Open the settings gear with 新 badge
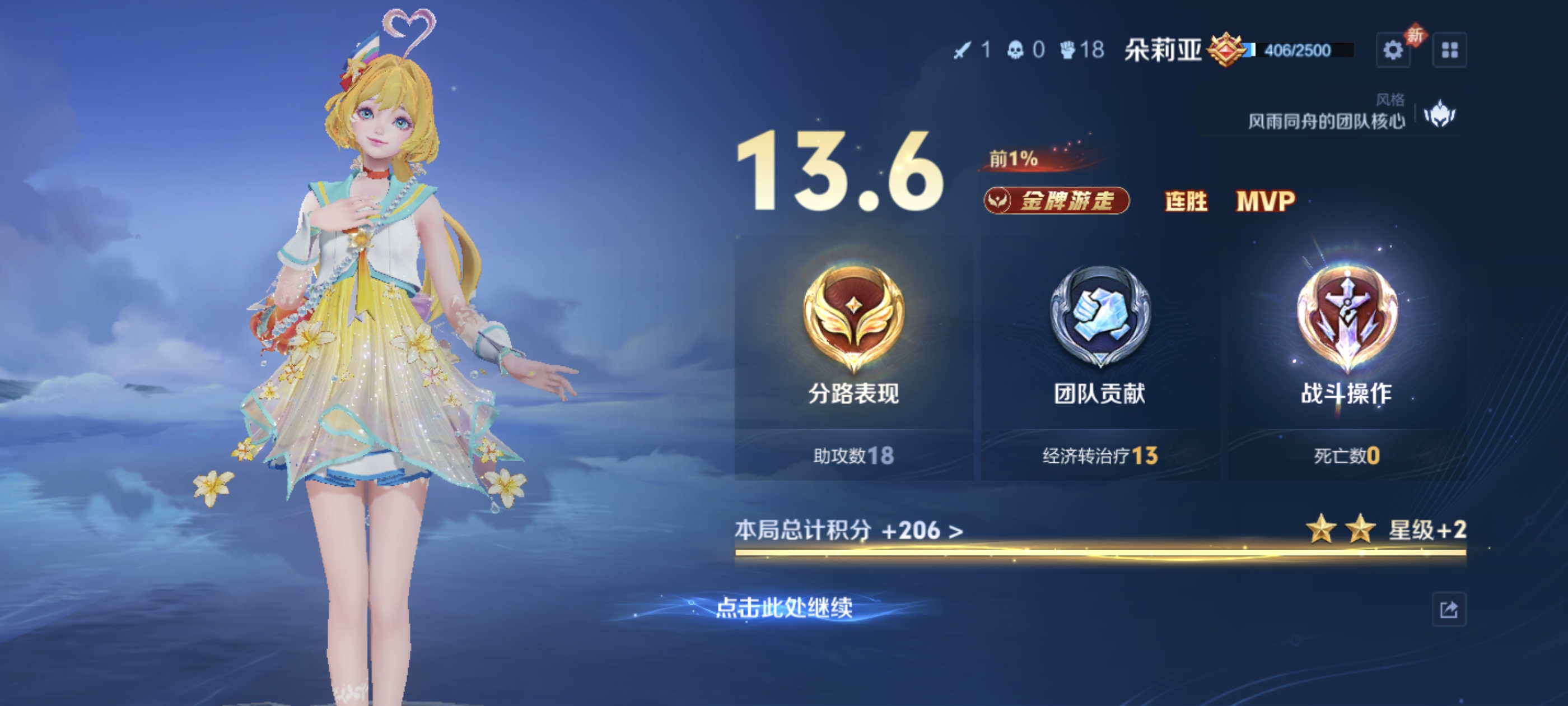Screen dimensions: 1568x706 click(x=1394, y=51)
